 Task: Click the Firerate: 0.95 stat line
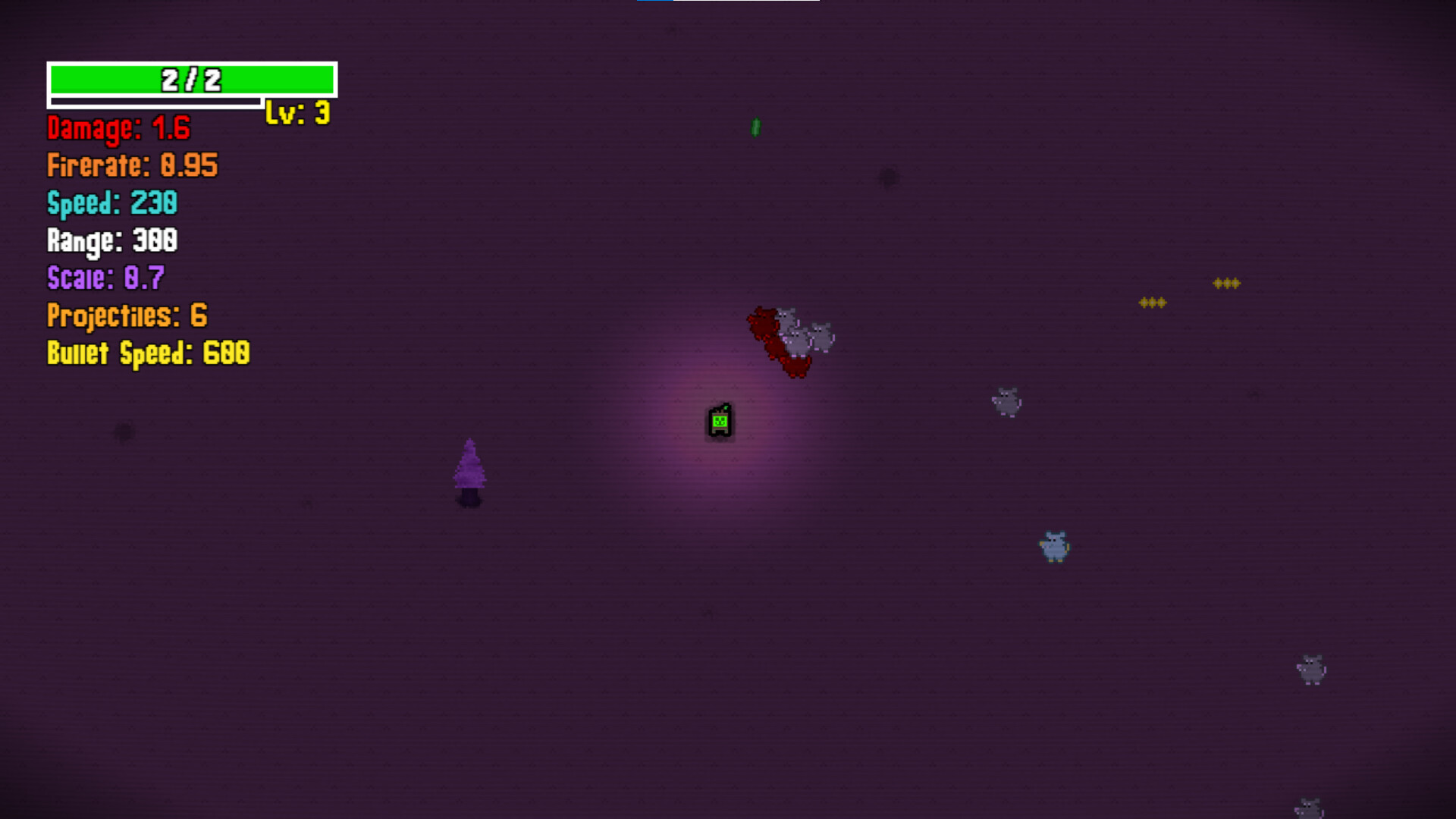tap(132, 165)
